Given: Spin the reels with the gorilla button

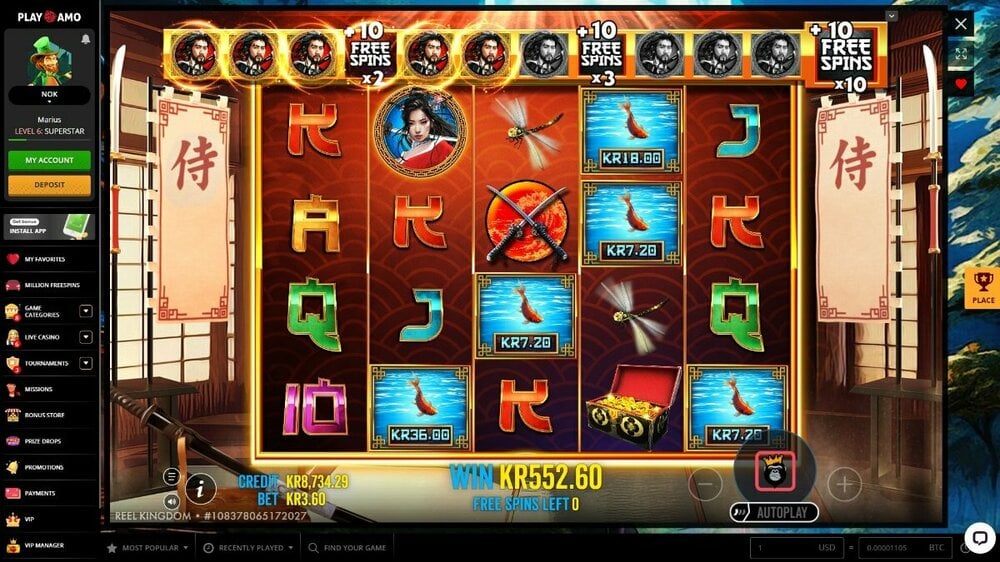Looking at the screenshot, I should click(x=775, y=470).
